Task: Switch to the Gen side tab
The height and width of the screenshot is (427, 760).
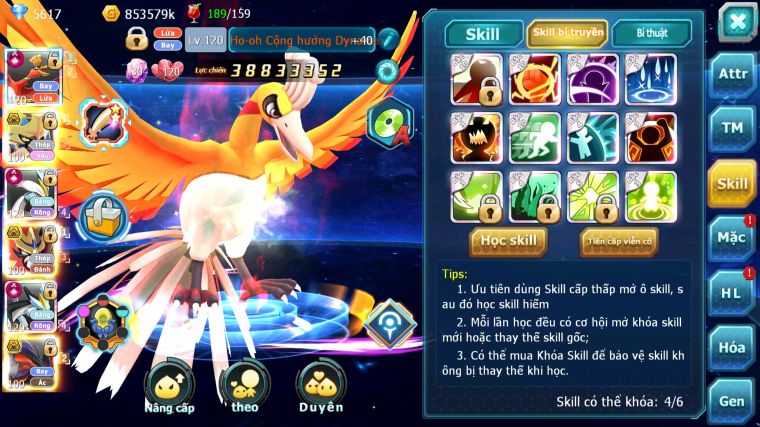Action: point(733,401)
